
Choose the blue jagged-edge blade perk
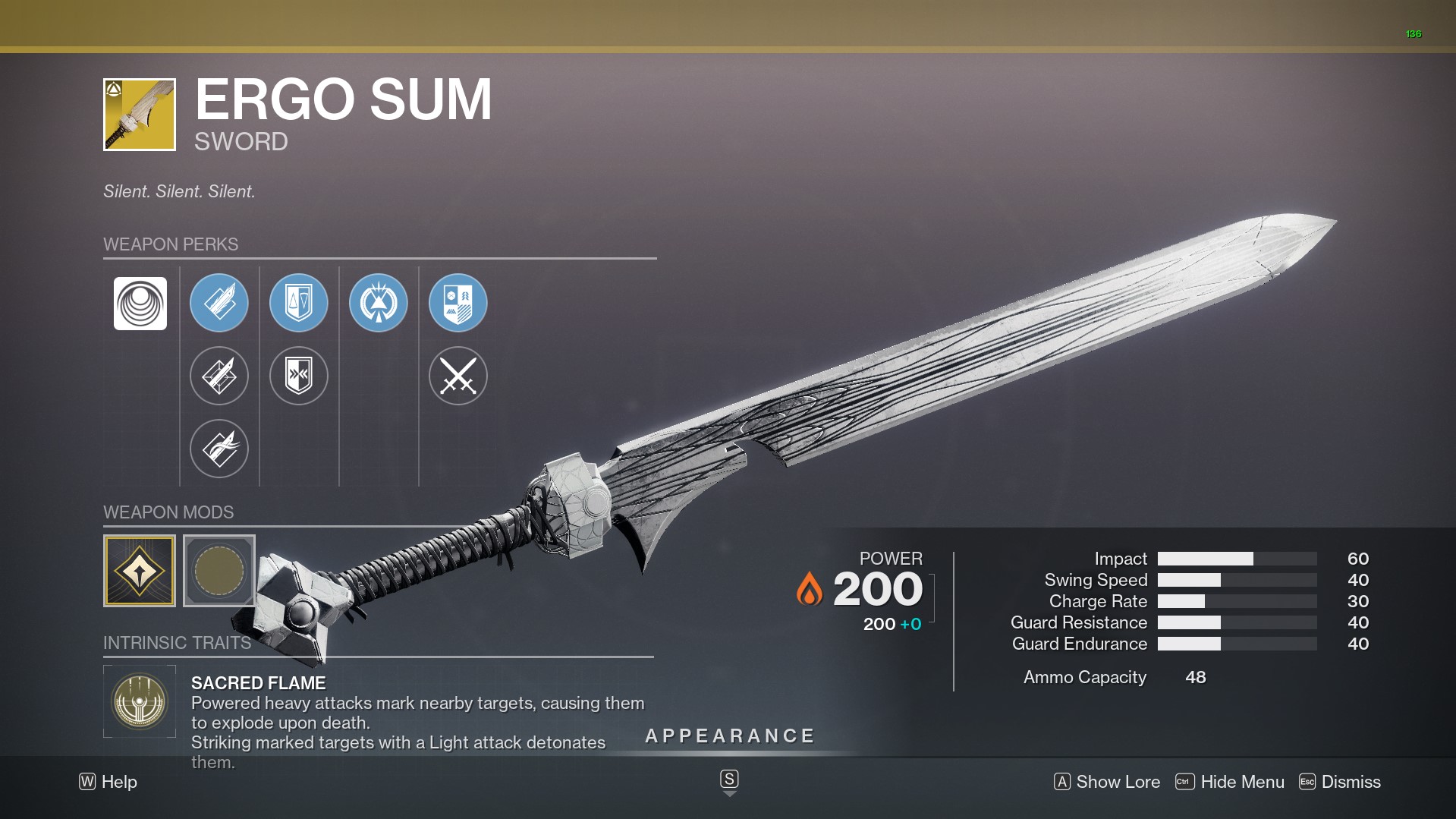[x=219, y=303]
